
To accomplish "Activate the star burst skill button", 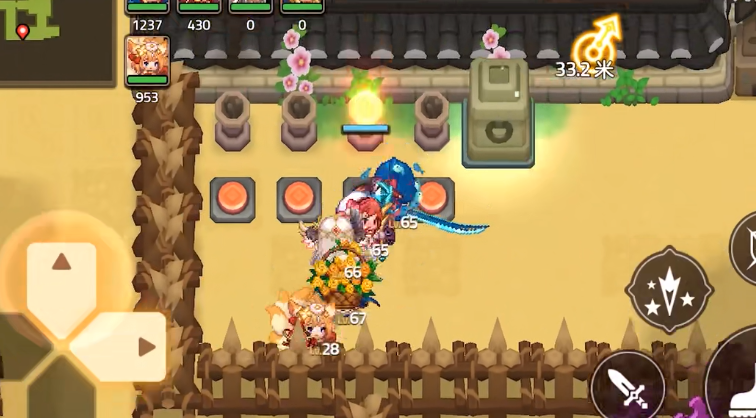I will click(x=668, y=289).
